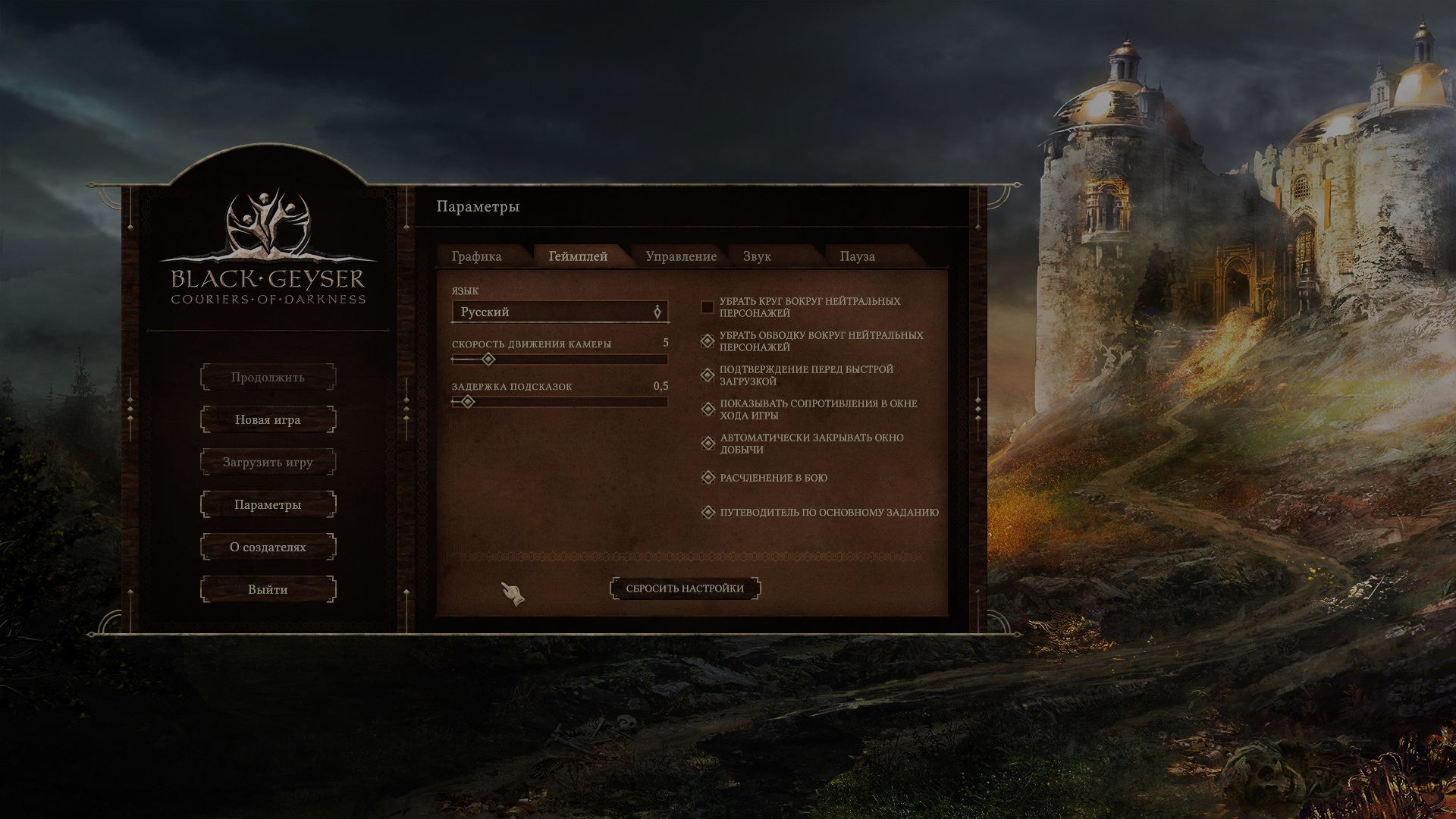1456x819 pixels.
Task: Toggle the Расчленение в бою option
Action: pyautogui.click(x=708, y=478)
